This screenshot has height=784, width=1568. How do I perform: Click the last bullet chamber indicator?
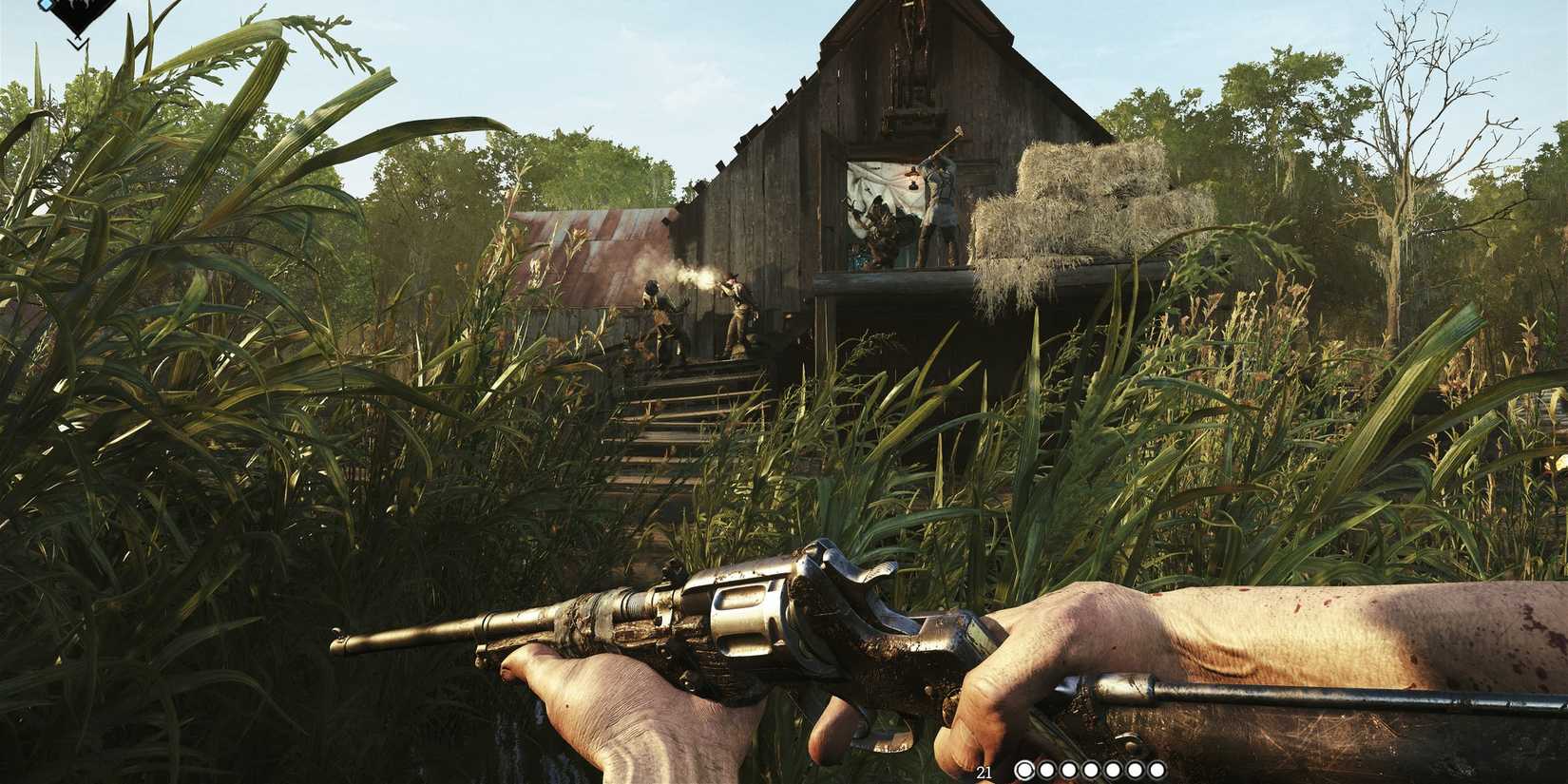tap(1157, 769)
